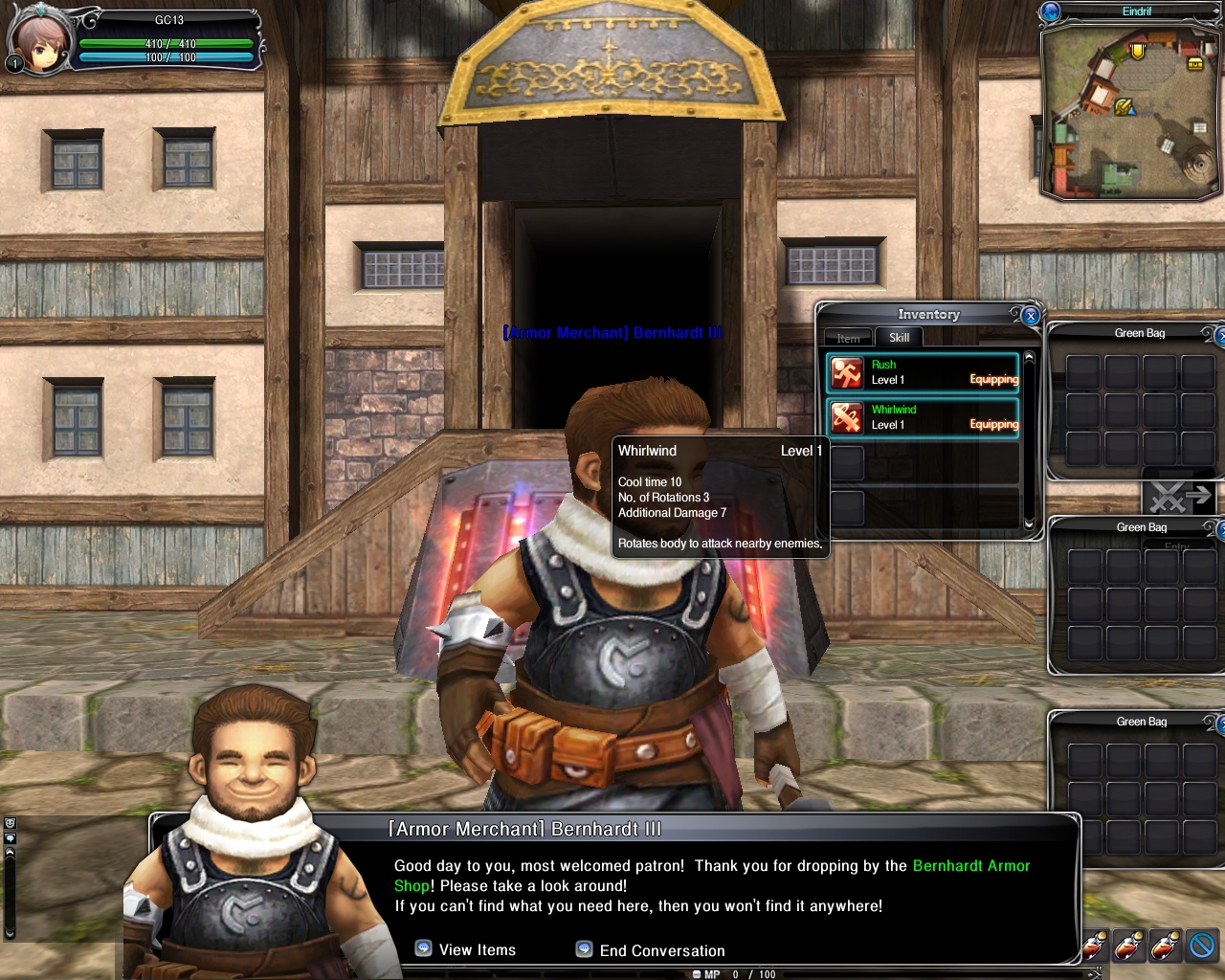Click the globe icon beside Eindrif label
Screen dimensions: 1225x980
1051,11
